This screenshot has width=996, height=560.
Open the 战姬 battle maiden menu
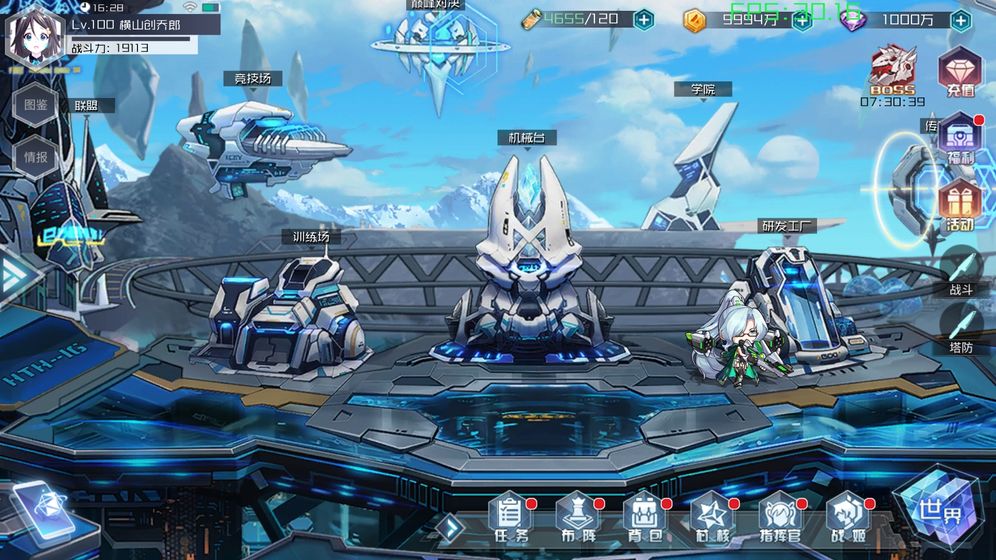tap(847, 516)
